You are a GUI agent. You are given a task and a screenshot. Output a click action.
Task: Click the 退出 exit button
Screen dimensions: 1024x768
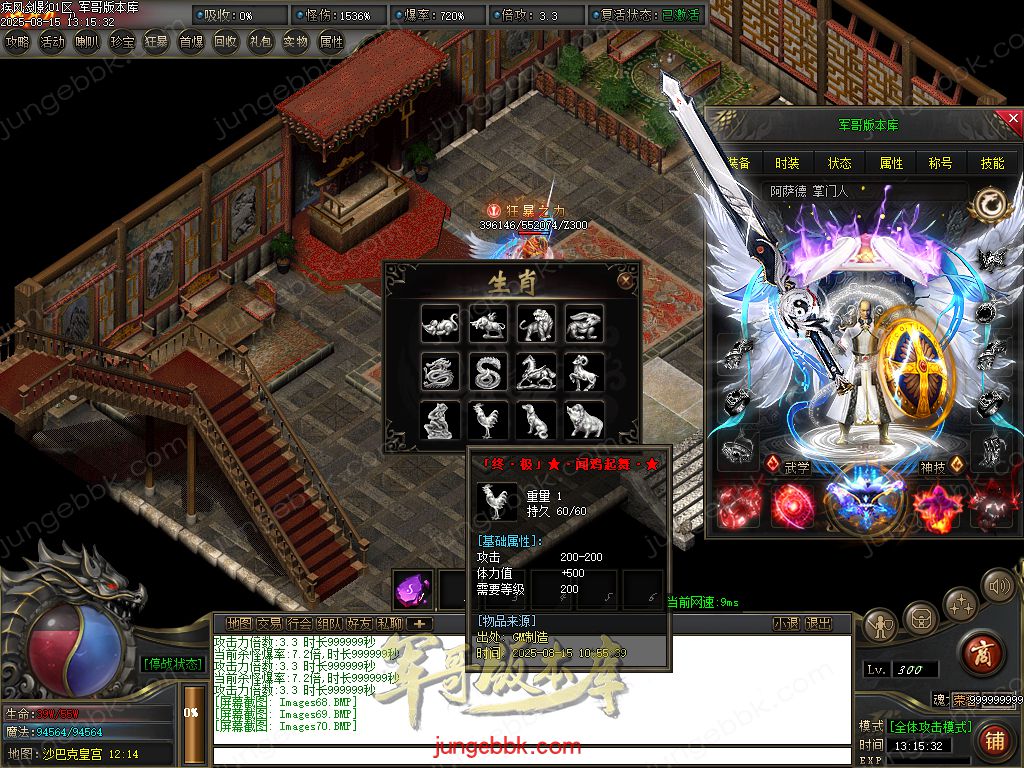point(818,624)
